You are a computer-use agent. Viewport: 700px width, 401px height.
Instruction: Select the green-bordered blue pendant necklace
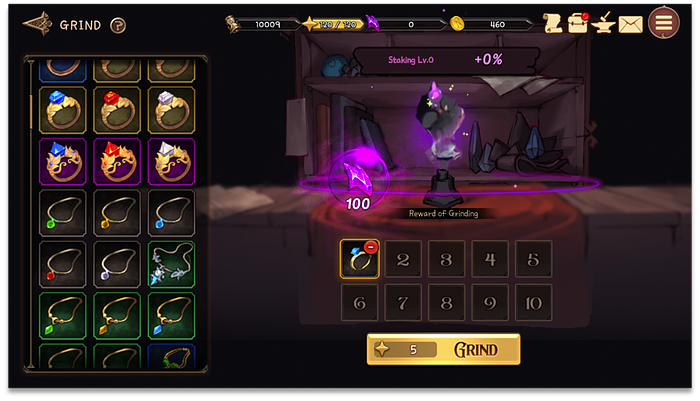pos(171,315)
